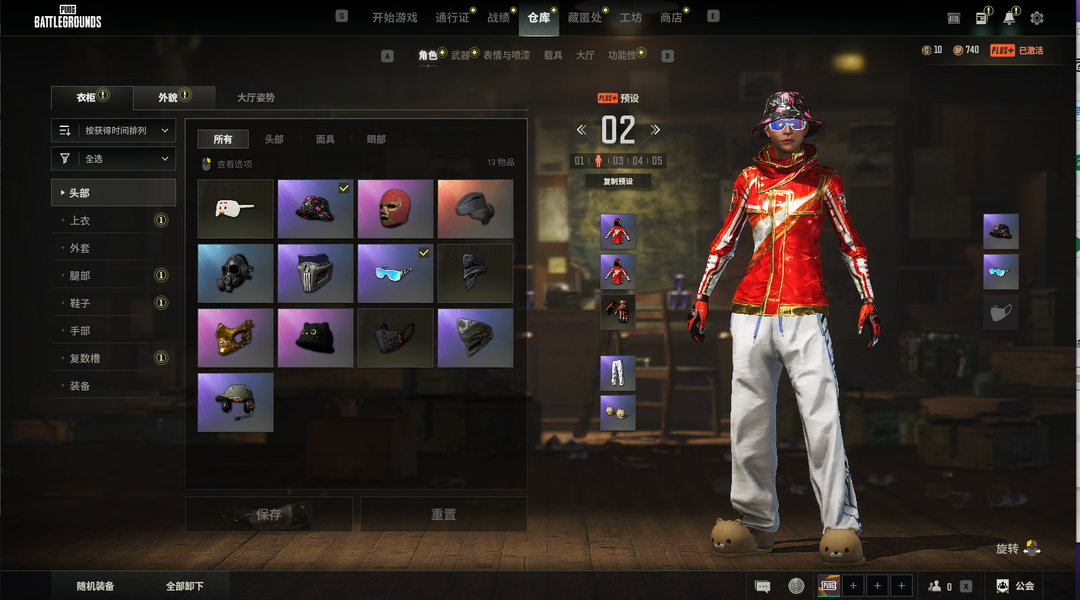Open the 商店 store tab
Screen dimensions: 1080x600
point(671,17)
